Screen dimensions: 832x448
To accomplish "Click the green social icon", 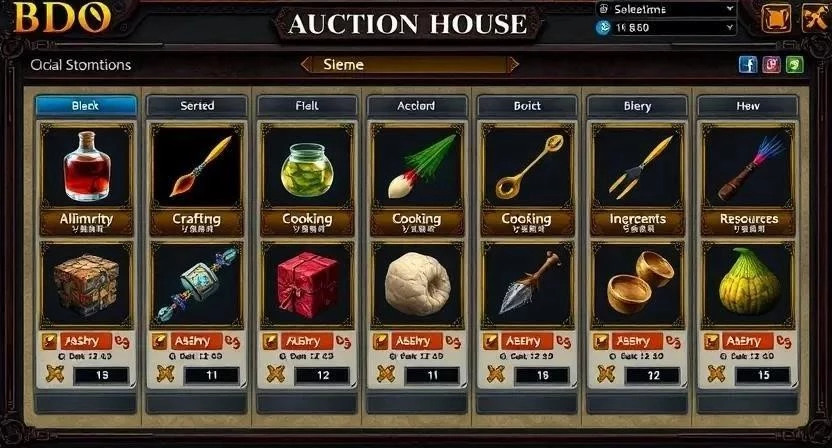I will (795, 64).
